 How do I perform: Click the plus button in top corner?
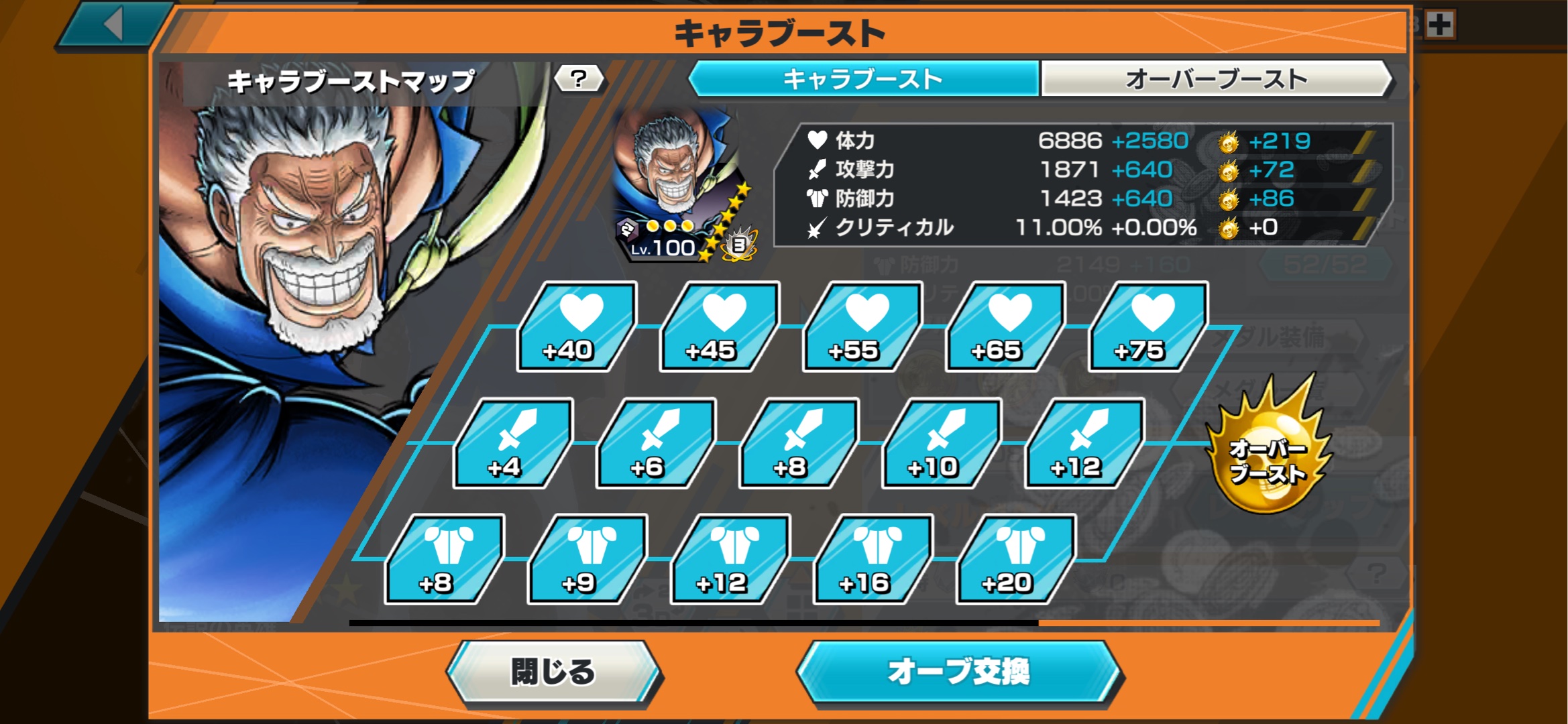click(x=1440, y=25)
